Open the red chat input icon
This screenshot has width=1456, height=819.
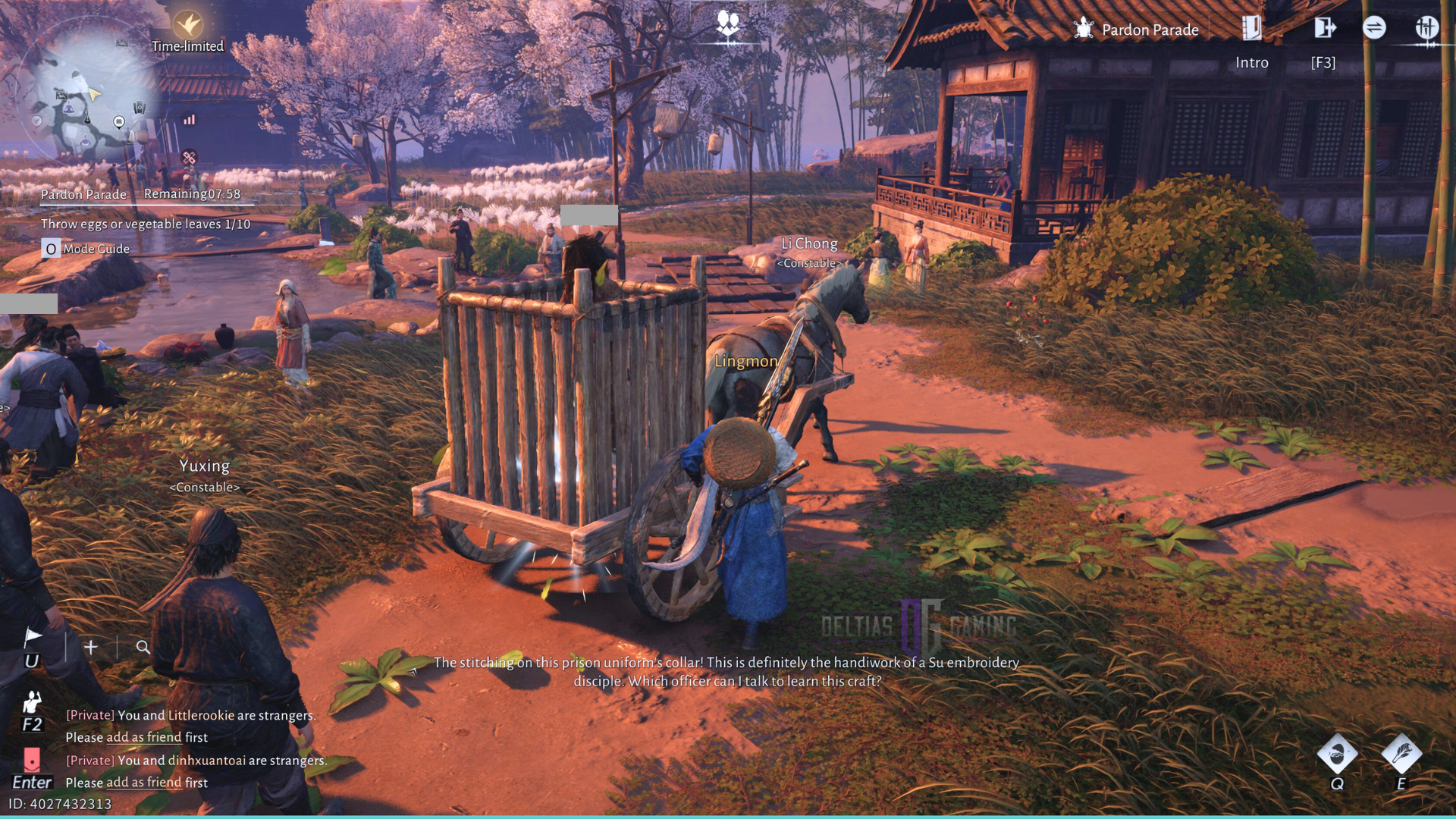point(32,759)
